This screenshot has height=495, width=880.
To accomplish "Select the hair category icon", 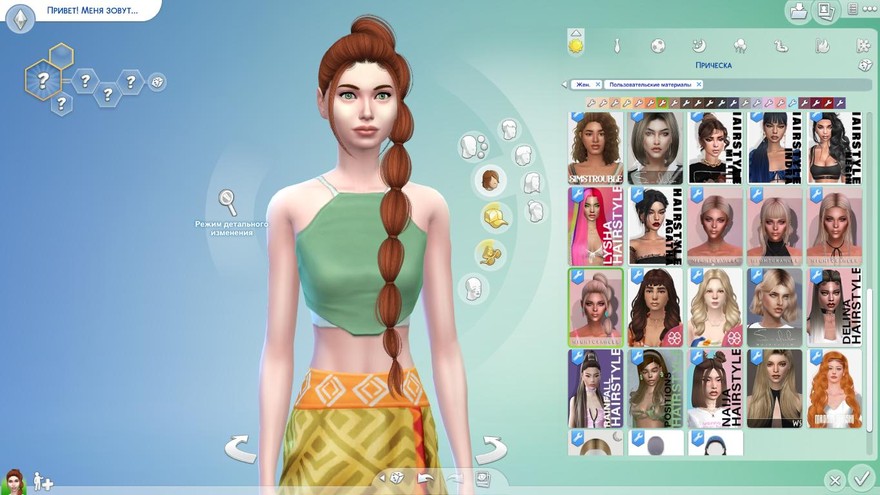I will (490, 181).
